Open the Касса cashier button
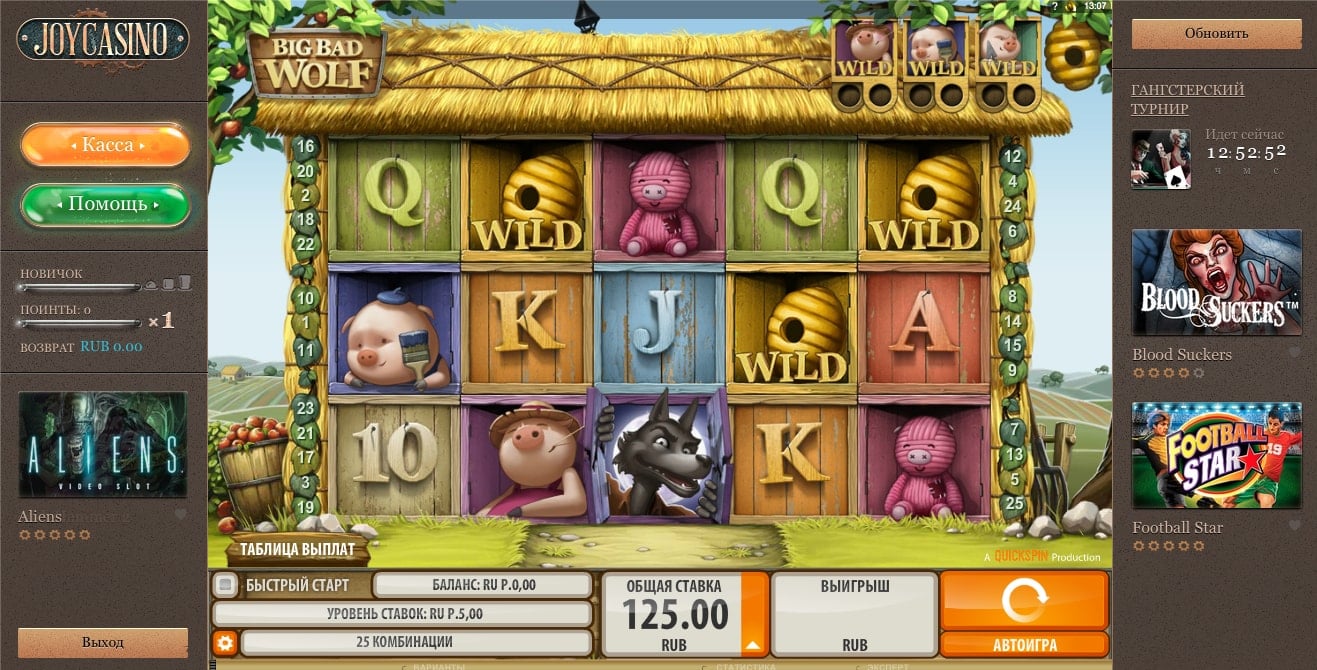1317x670 pixels. [106, 146]
